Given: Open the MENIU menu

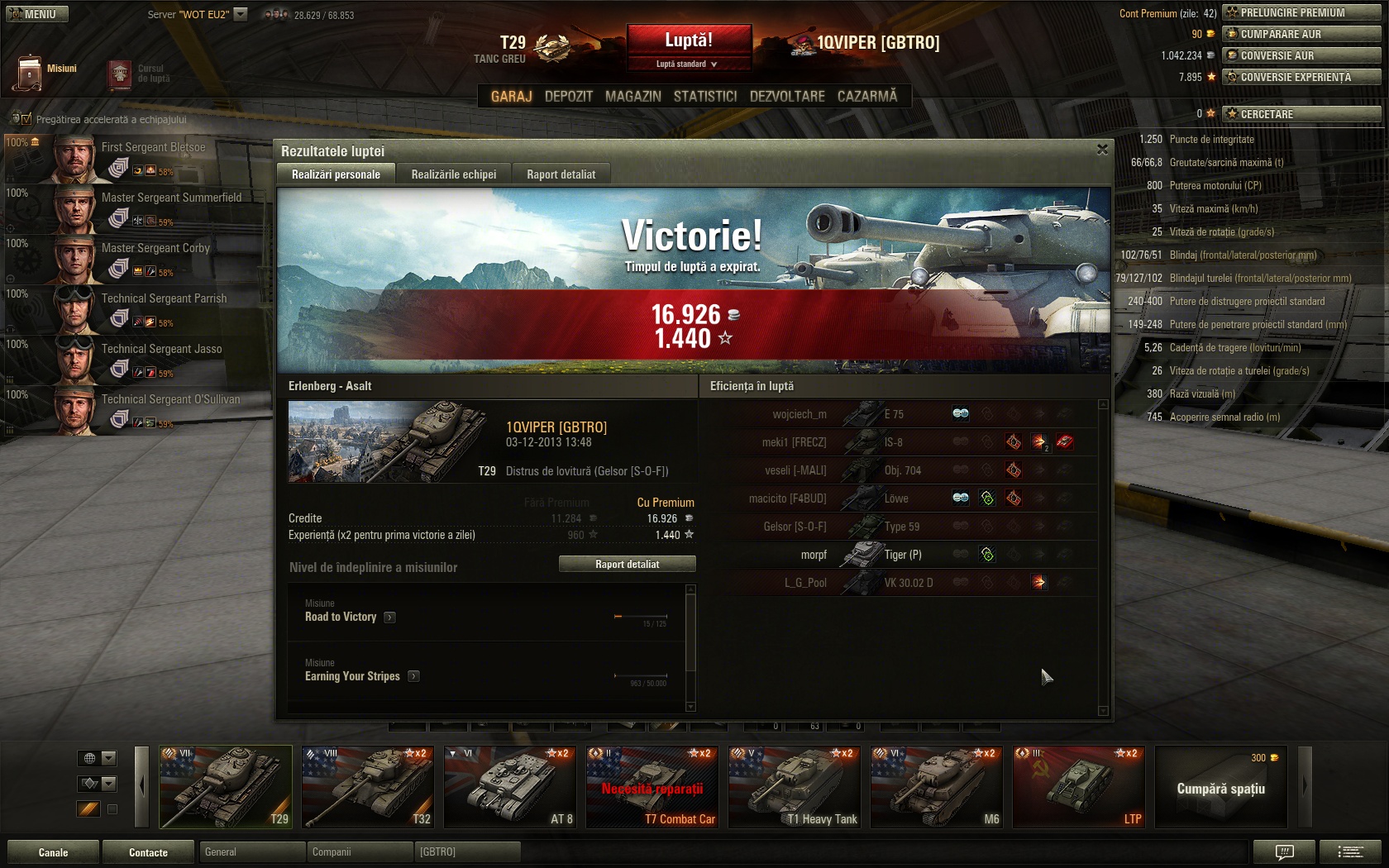Looking at the screenshot, I should pos(36,14).
